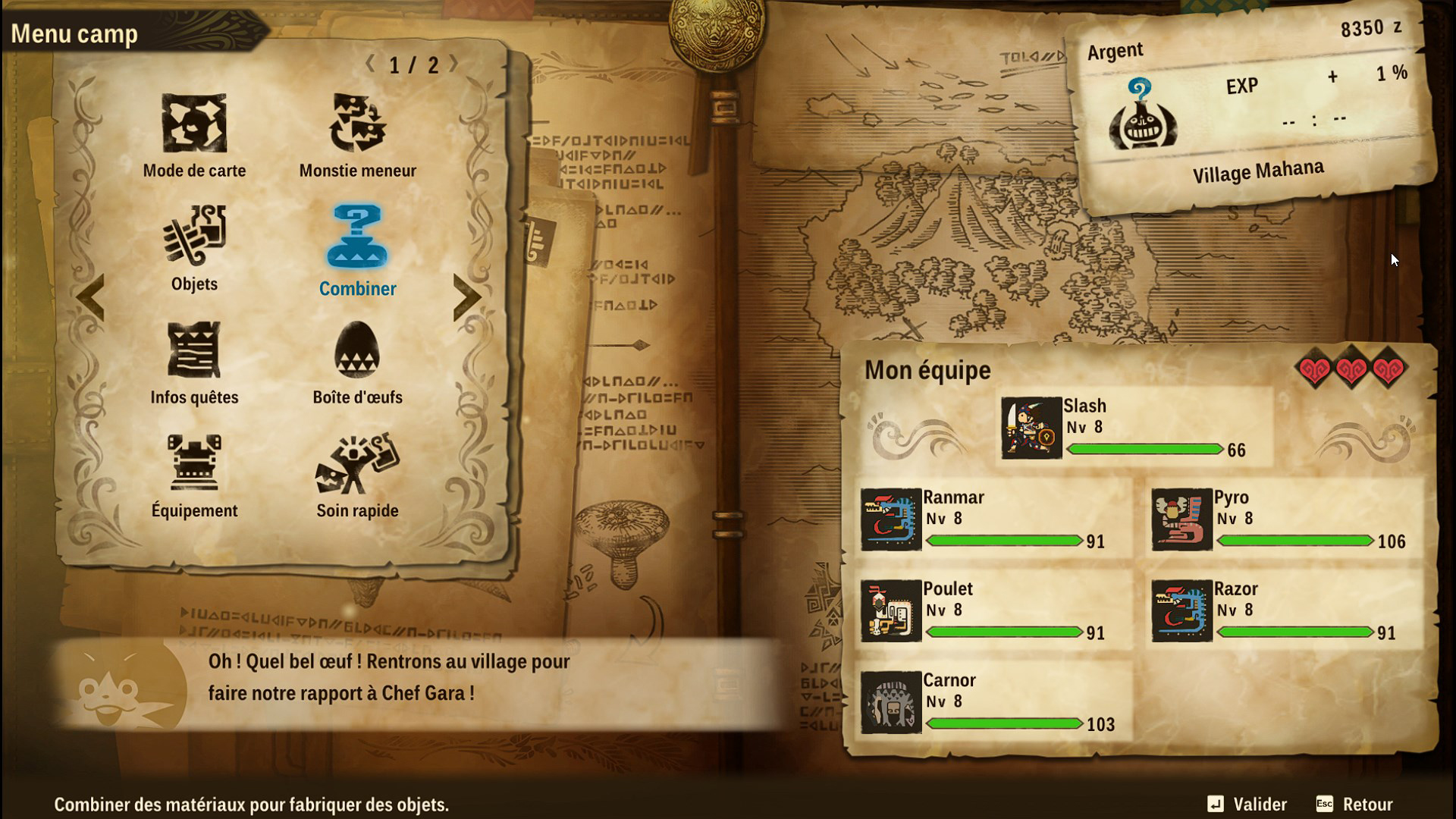Select the Mode de carte icon

(x=193, y=125)
